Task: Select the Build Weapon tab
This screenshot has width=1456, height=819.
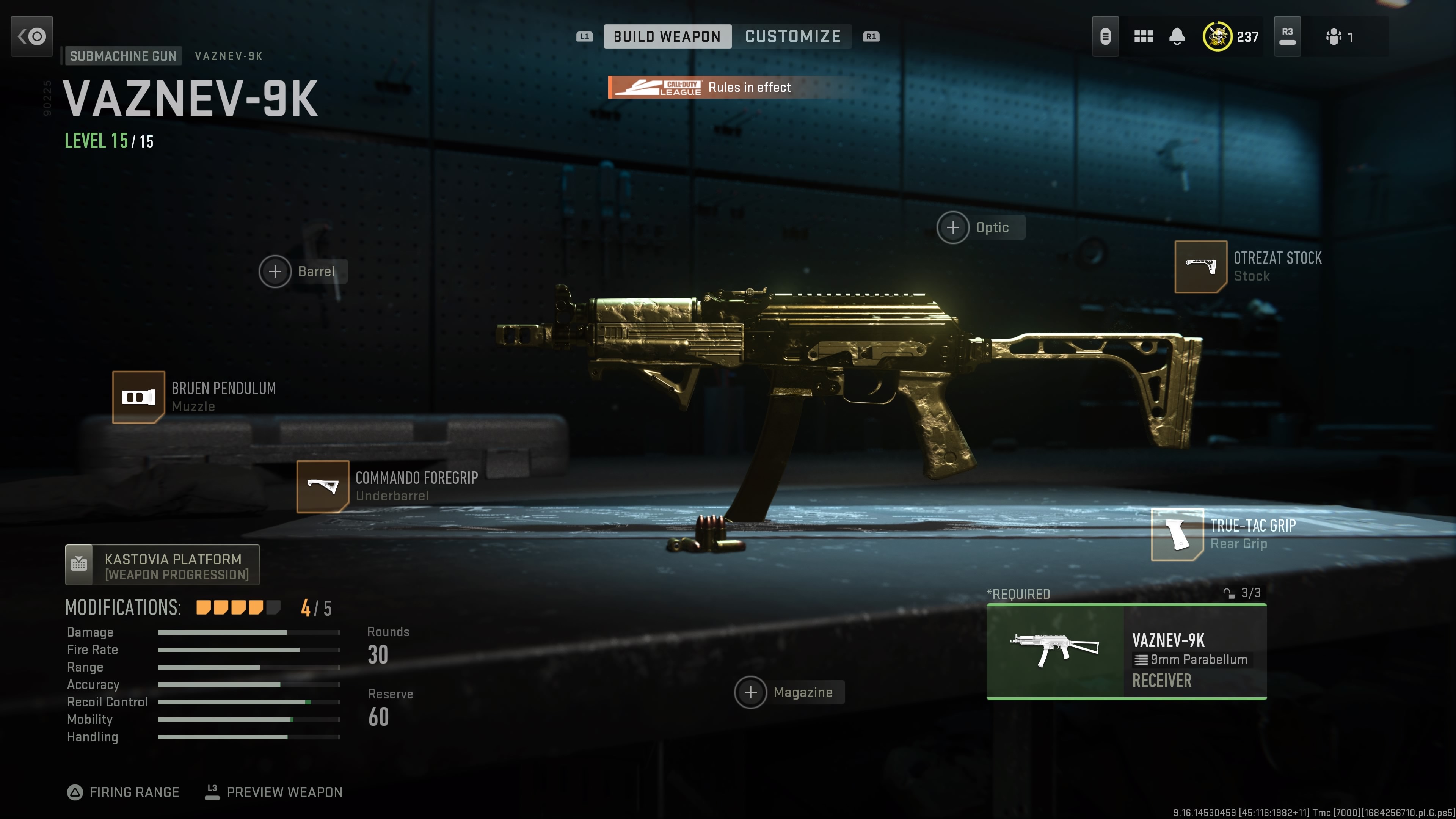Action: point(667,37)
